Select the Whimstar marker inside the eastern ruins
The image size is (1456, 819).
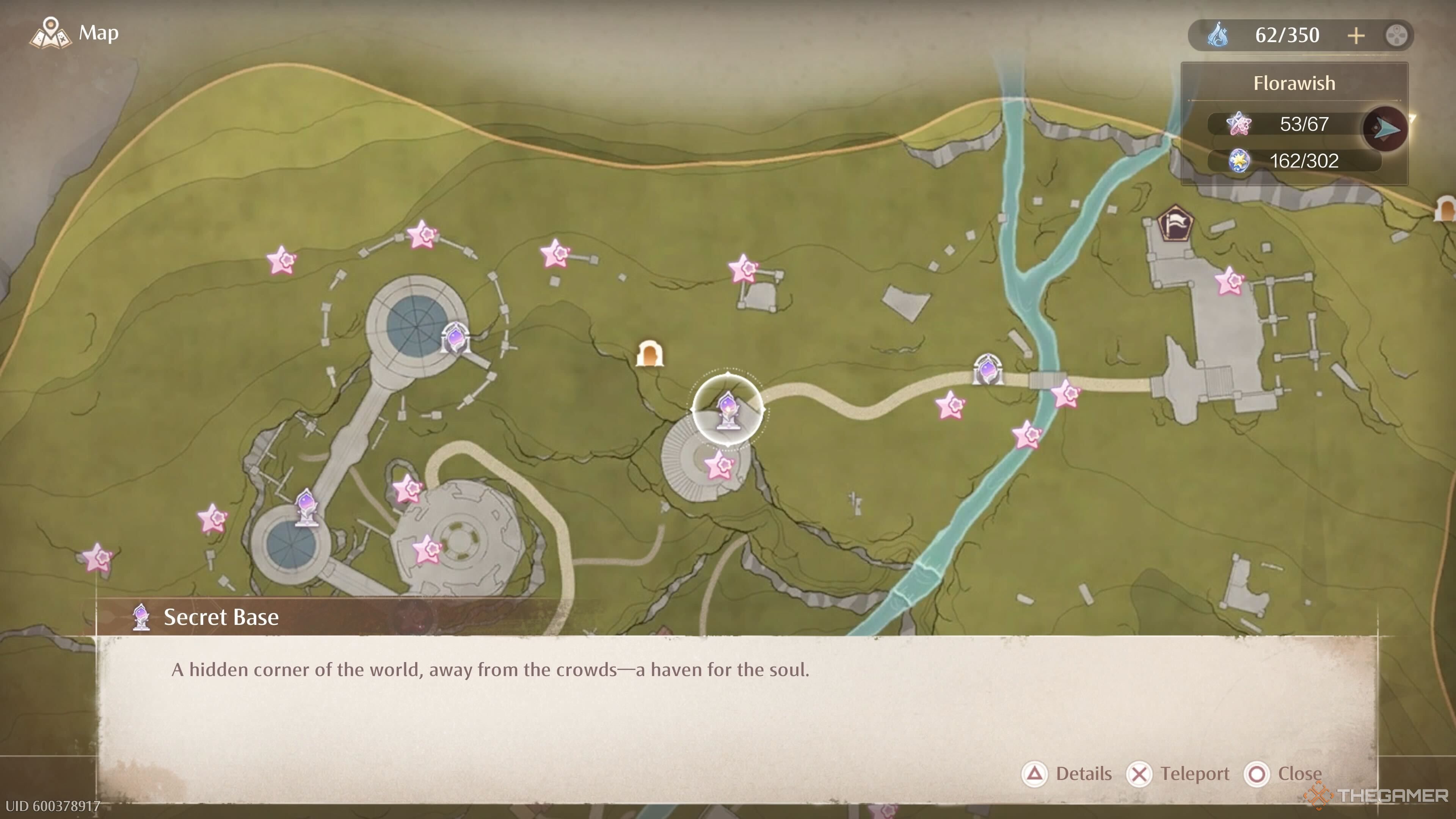(1229, 281)
